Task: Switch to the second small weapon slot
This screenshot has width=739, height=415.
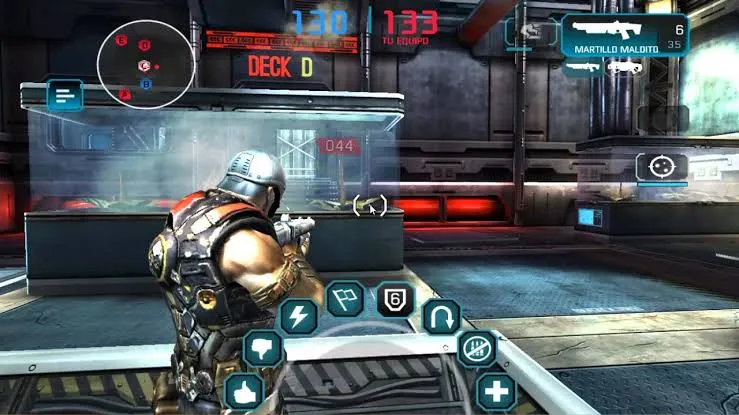Action: 624,67
